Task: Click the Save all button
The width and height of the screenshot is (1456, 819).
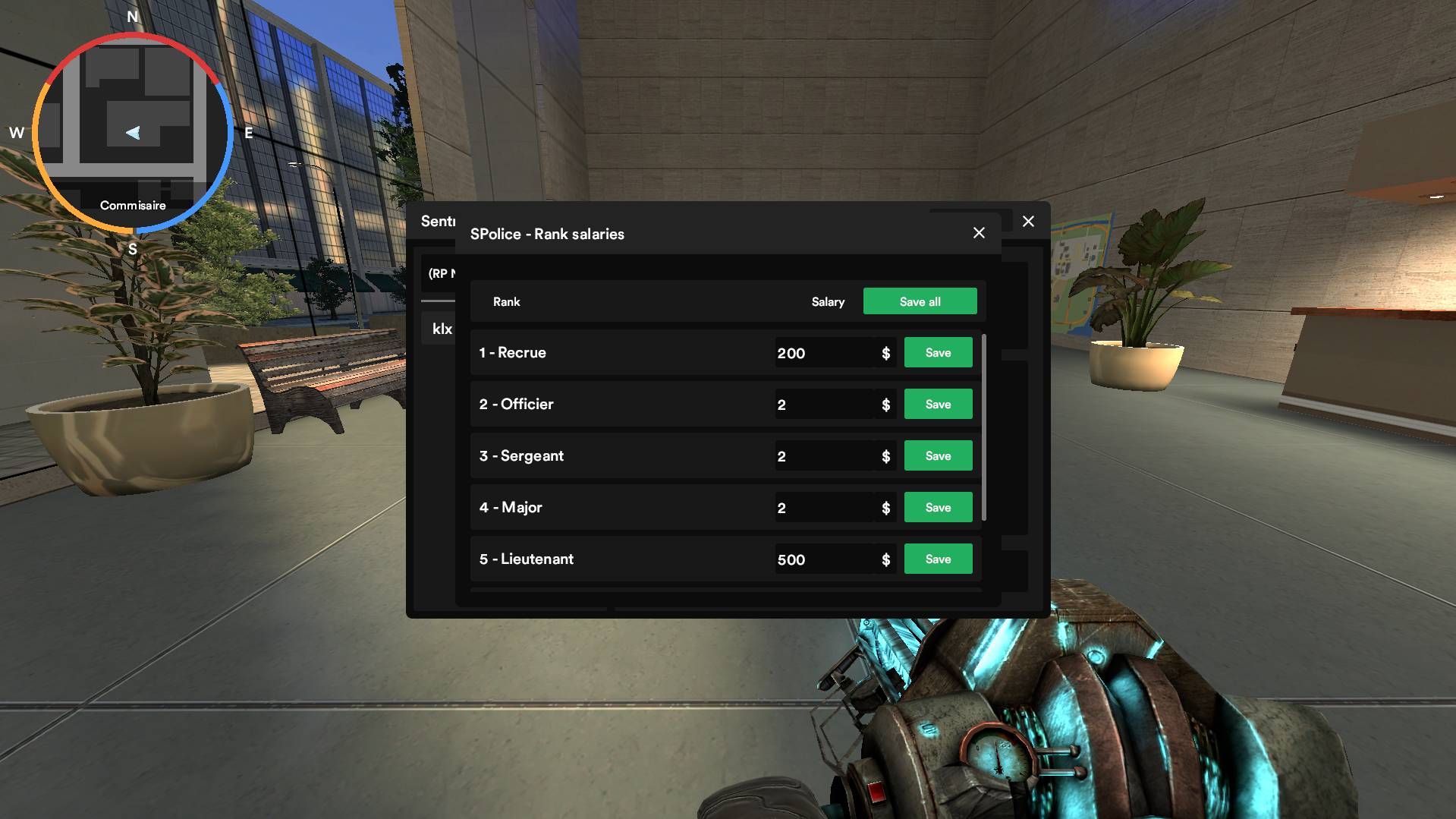Action: (920, 301)
